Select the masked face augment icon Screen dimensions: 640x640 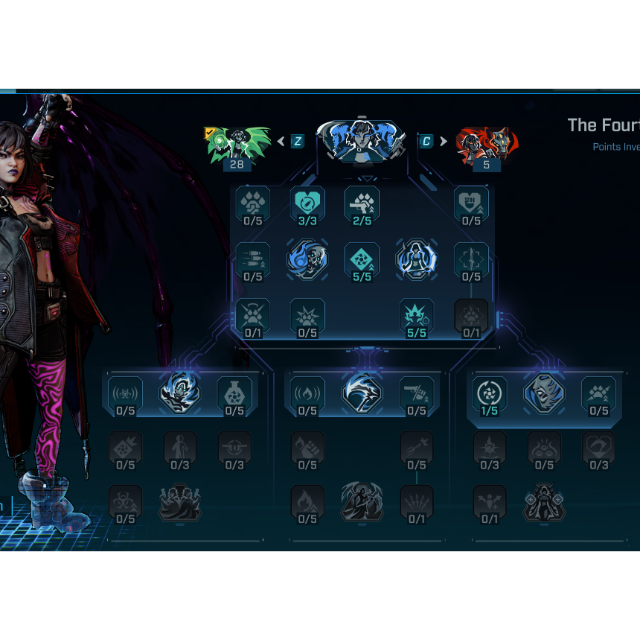click(x=544, y=393)
